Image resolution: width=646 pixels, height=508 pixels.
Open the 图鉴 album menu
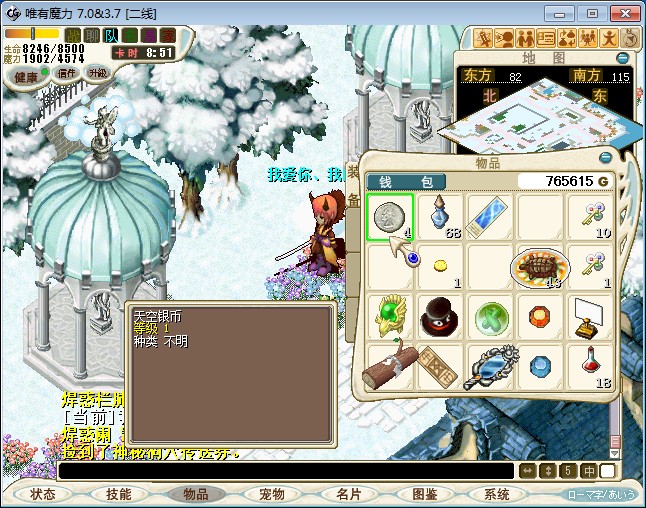423,494
